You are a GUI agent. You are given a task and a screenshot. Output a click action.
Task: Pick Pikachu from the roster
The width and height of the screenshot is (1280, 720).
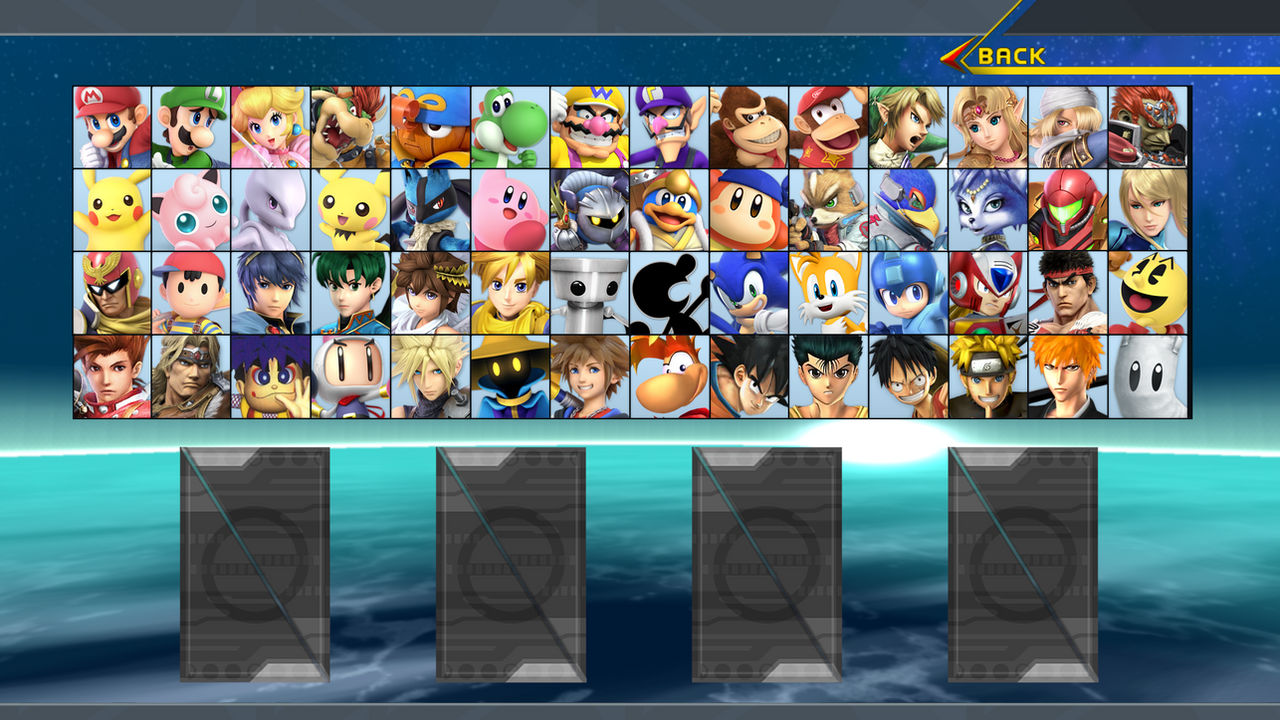tap(107, 210)
